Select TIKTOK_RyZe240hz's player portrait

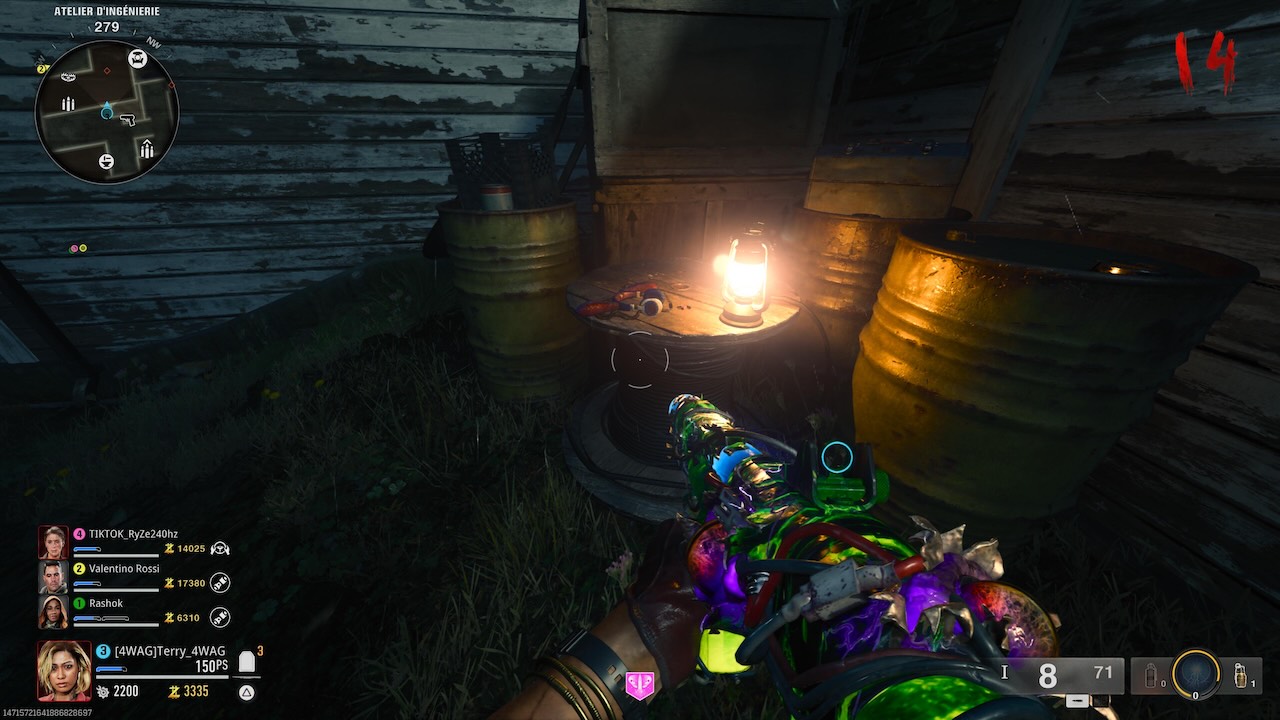pos(53,542)
